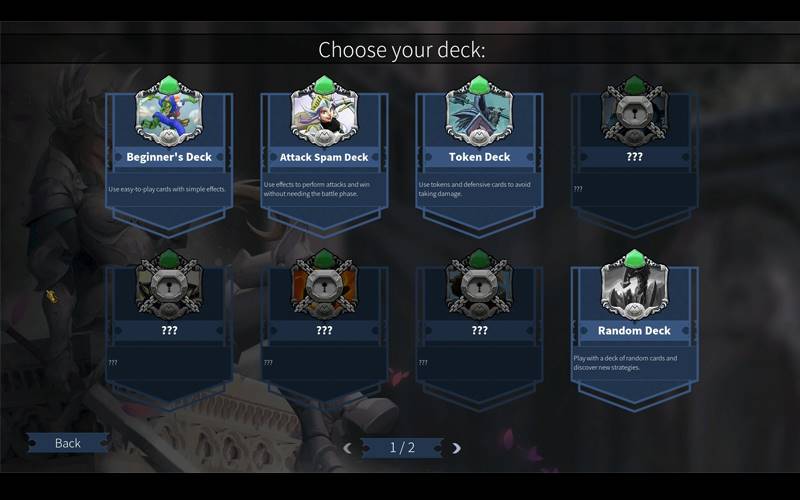Pick the Token Deck option
Image resolution: width=800 pixels, height=500 pixels.
click(479, 157)
